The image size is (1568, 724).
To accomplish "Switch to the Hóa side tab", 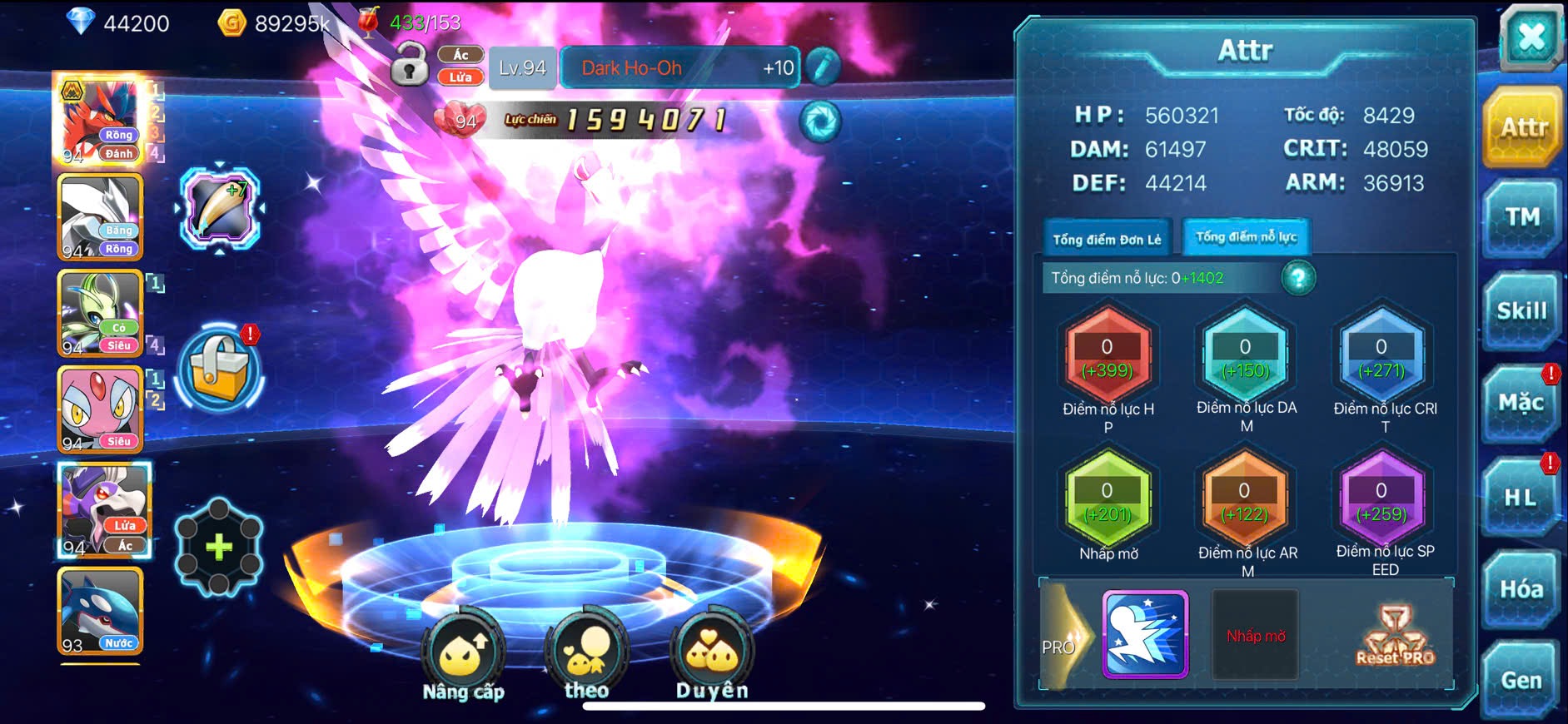I will click(1521, 589).
